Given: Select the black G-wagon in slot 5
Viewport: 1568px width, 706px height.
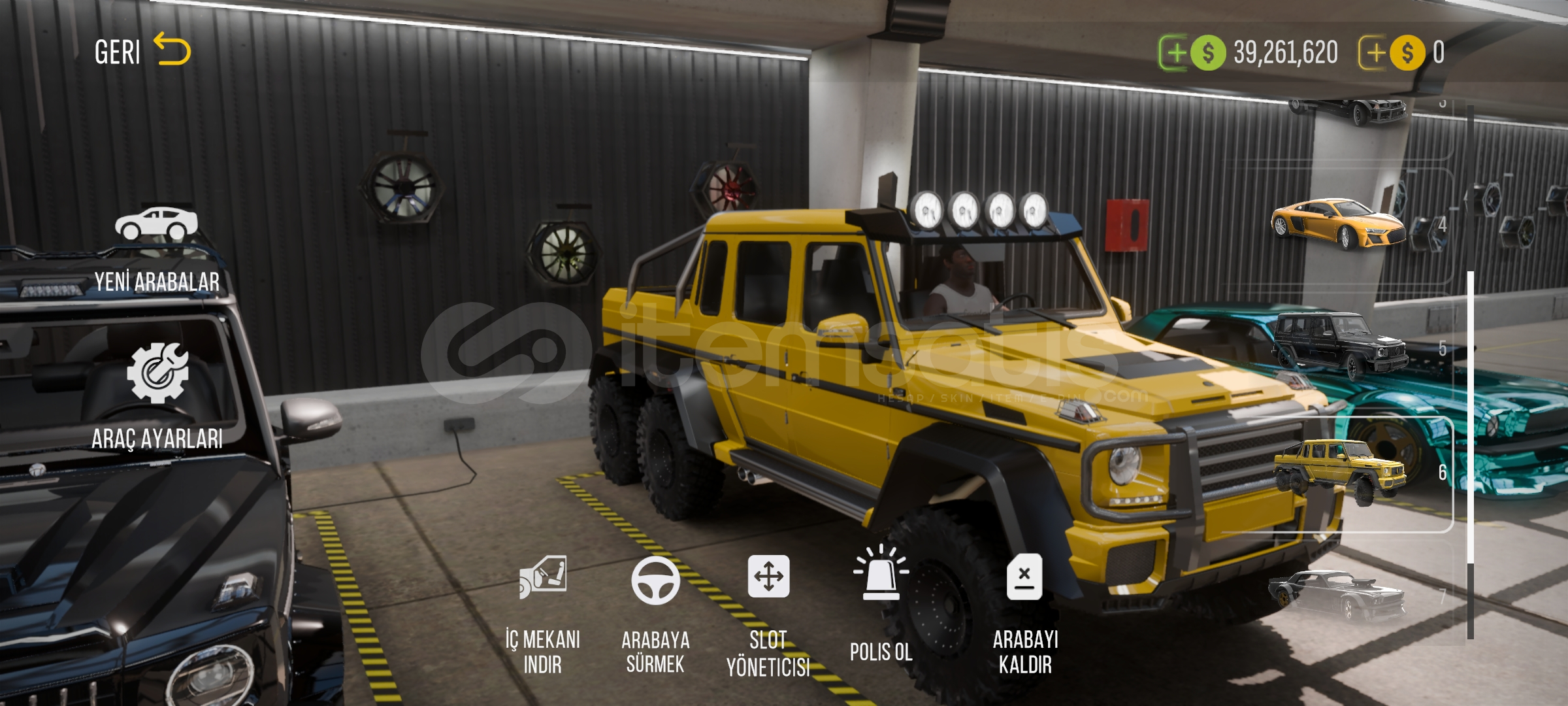Looking at the screenshot, I should (x=1339, y=345).
